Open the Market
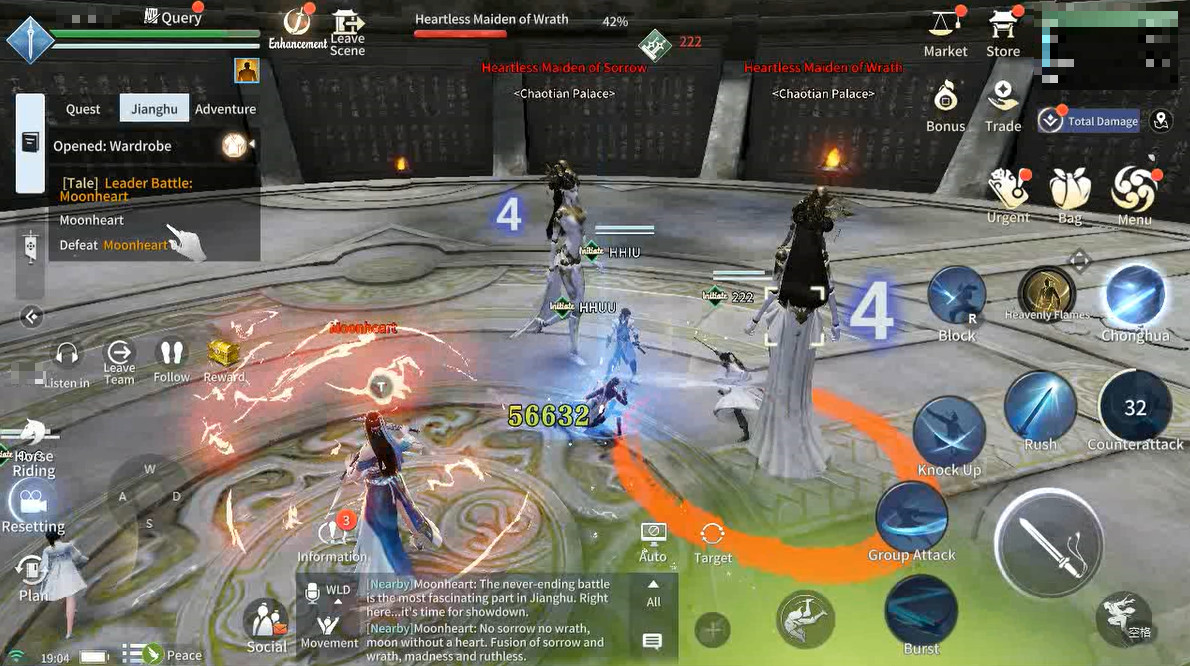 [944, 32]
